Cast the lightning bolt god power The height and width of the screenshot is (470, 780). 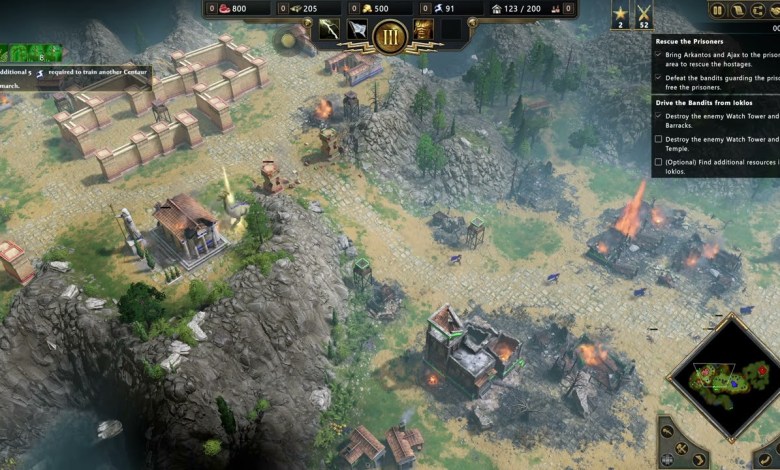329,30
